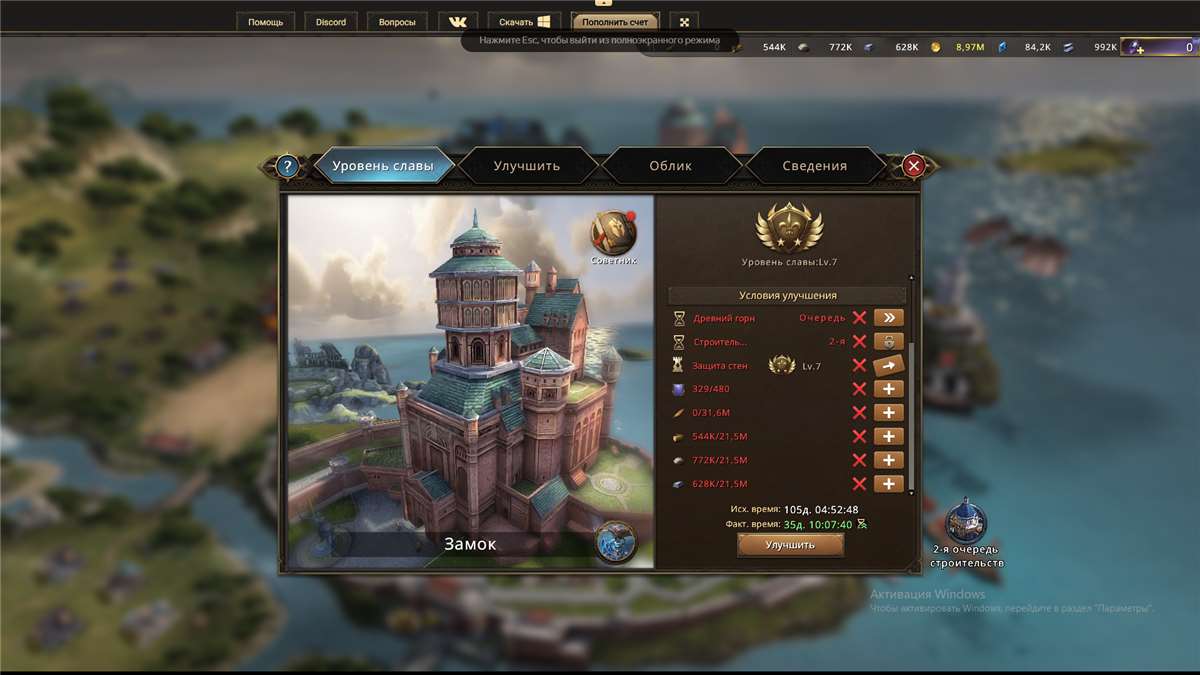The width and height of the screenshot is (1200, 675).
Task: Click the Пополнить счет button
Action: pyautogui.click(x=616, y=22)
